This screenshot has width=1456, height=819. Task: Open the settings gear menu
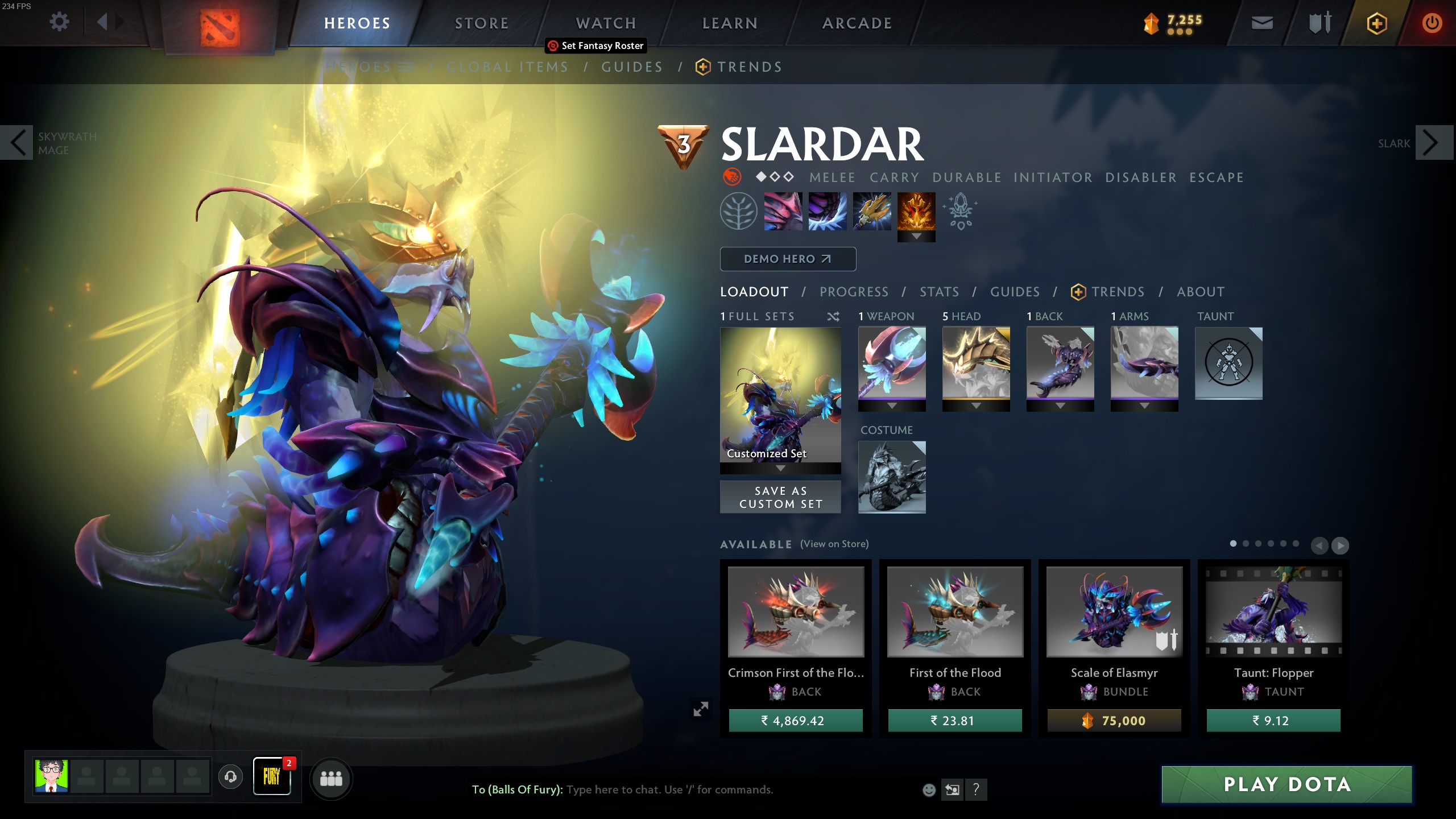pos(59,22)
